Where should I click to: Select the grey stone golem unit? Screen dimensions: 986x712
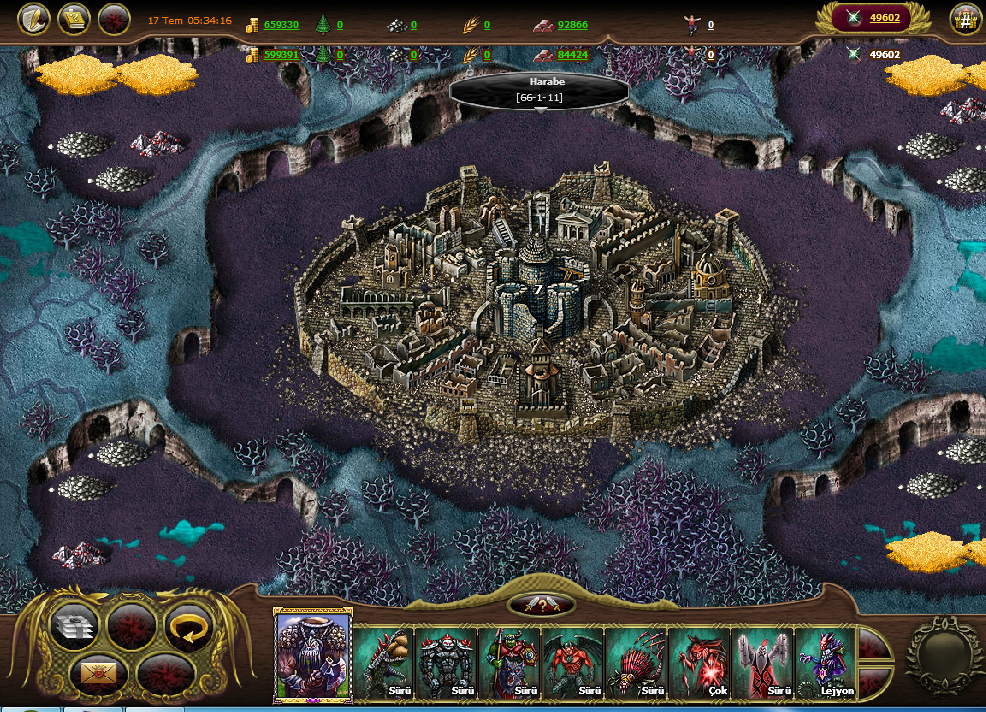pyautogui.click(x=447, y=662)
